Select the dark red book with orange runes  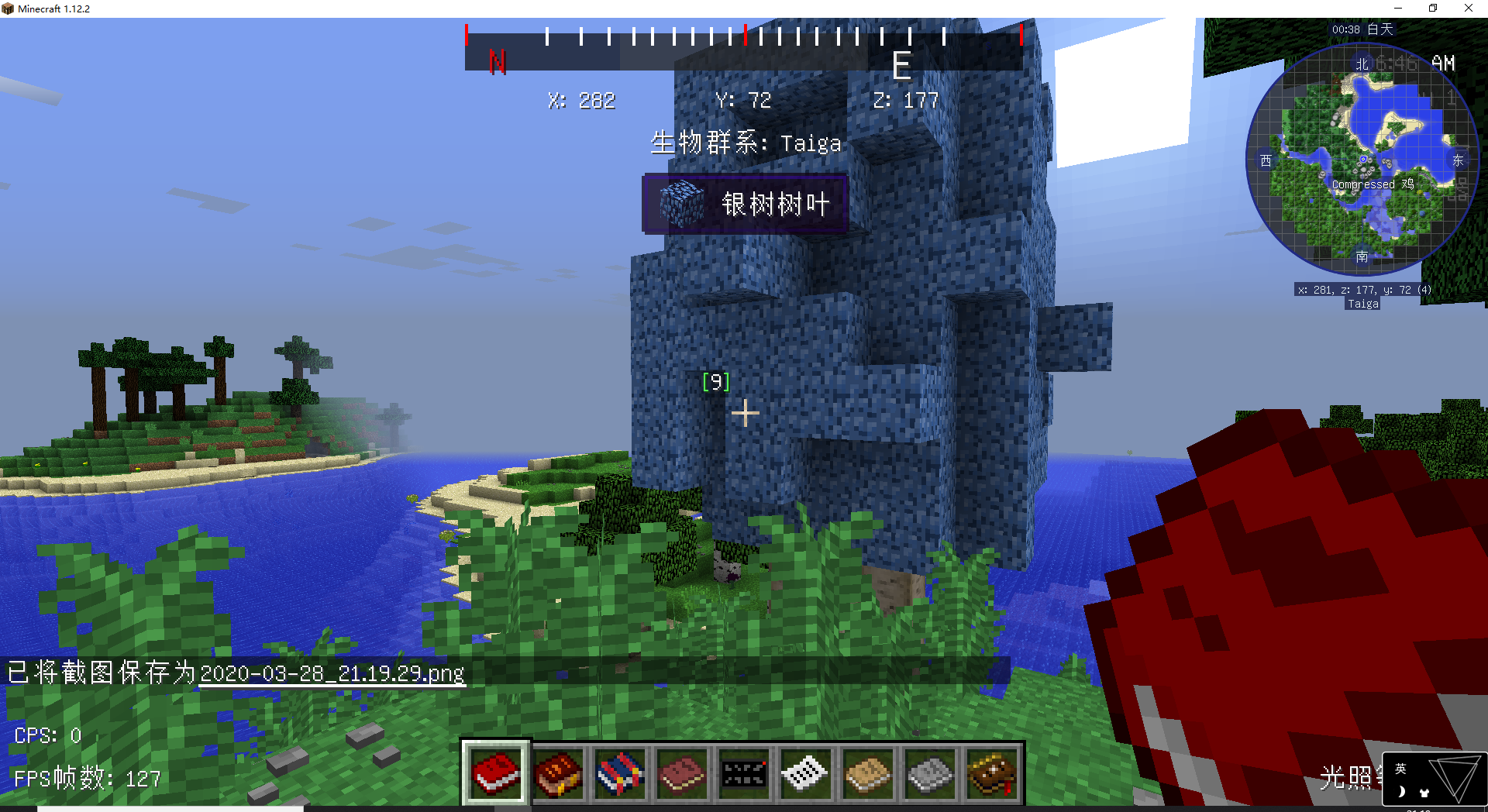(x=558, y=773)
